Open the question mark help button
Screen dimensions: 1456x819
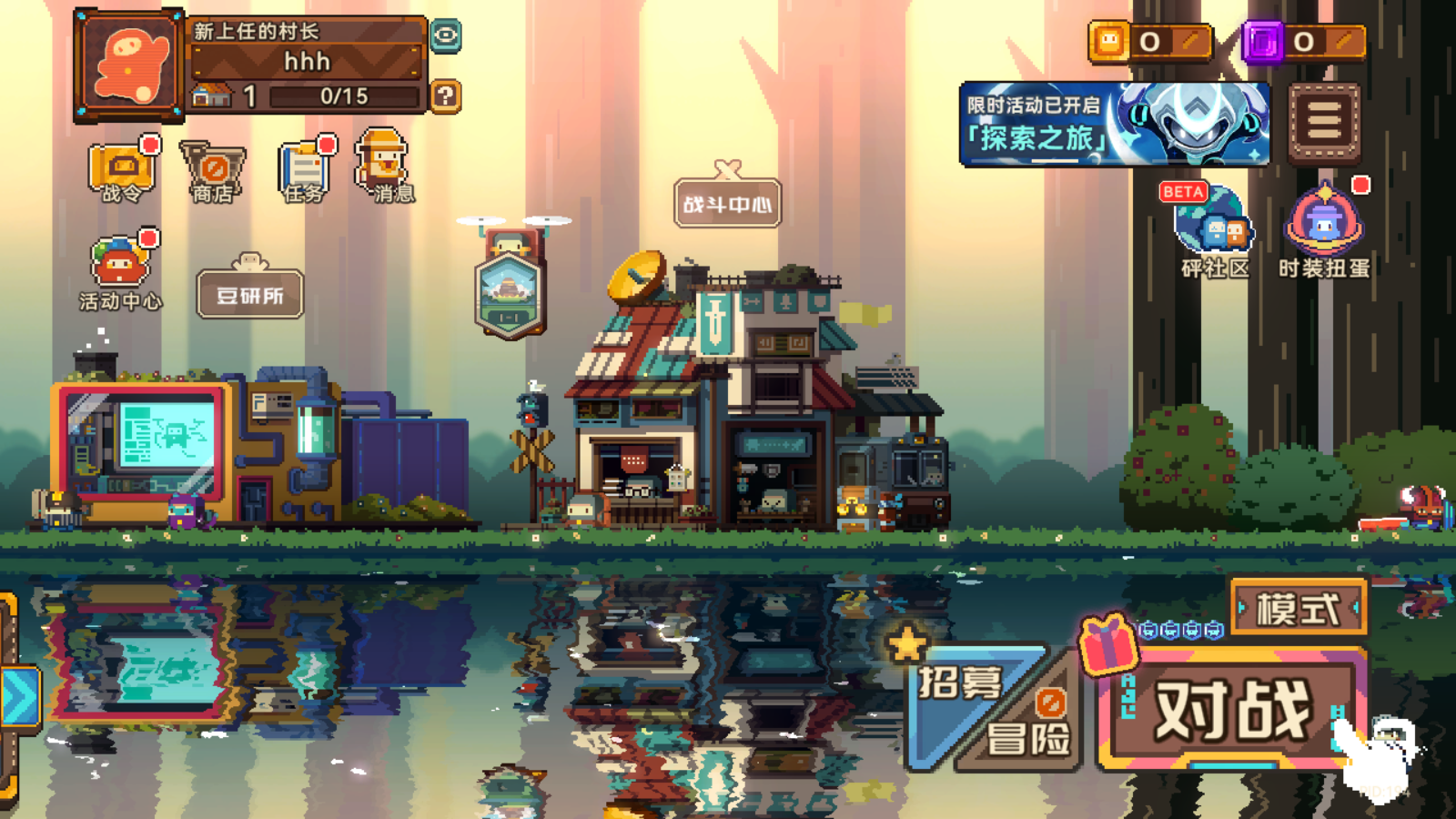[445, 96]
